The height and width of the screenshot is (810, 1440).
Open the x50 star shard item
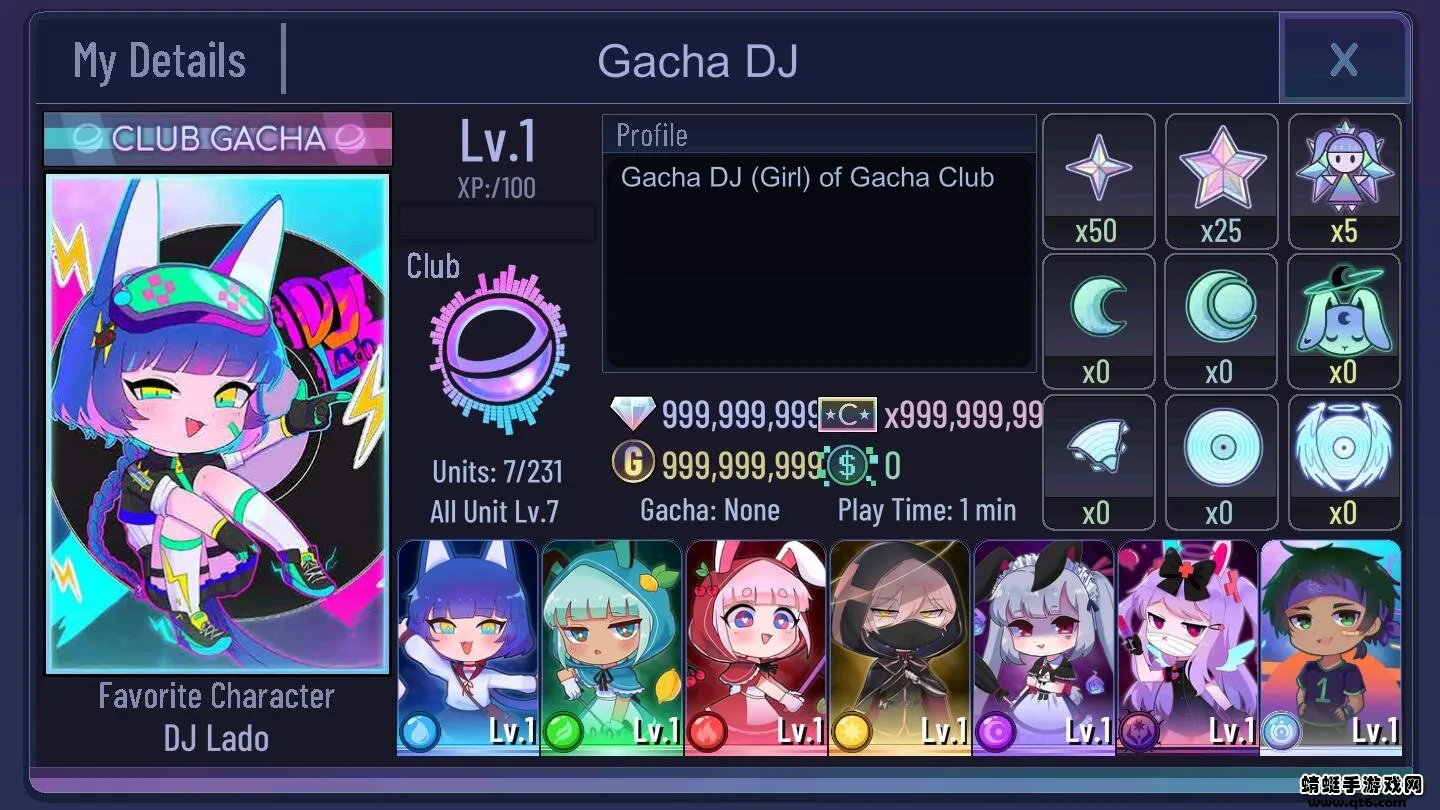tap(1098, 168)
